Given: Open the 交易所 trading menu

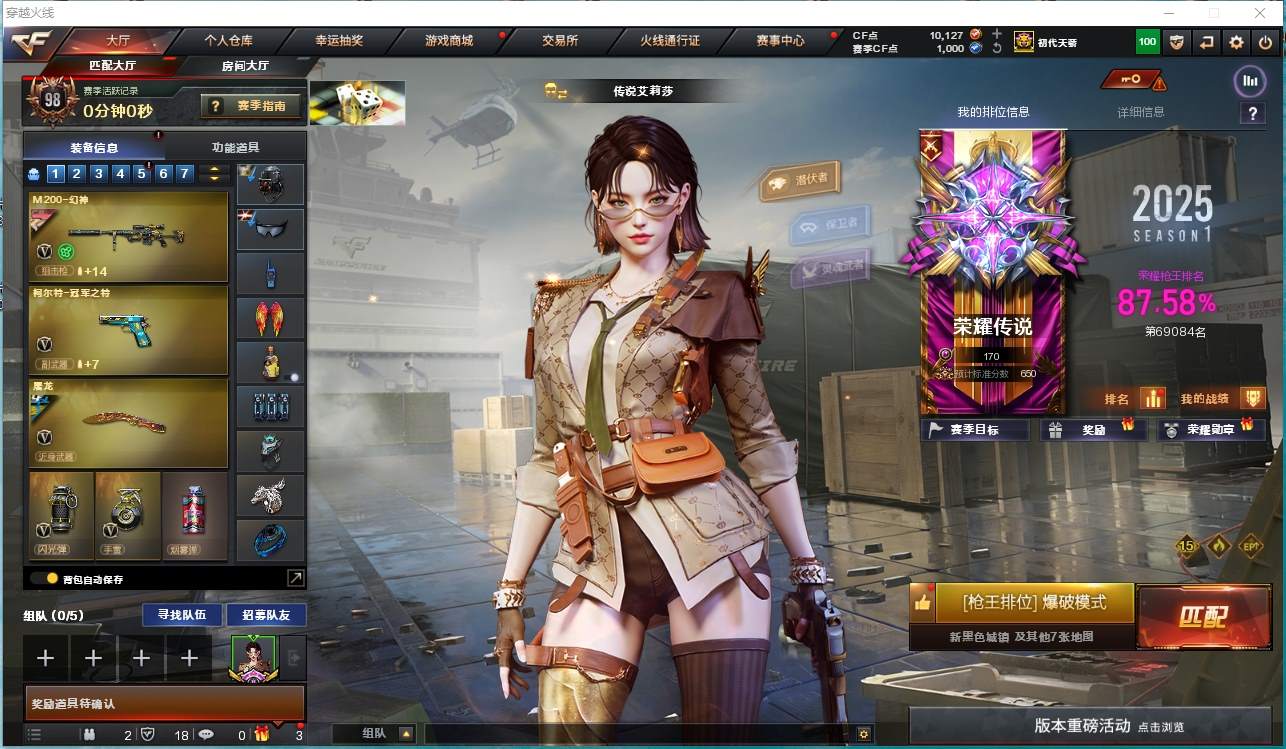Looking at the screenshot, I should (560, 41).
